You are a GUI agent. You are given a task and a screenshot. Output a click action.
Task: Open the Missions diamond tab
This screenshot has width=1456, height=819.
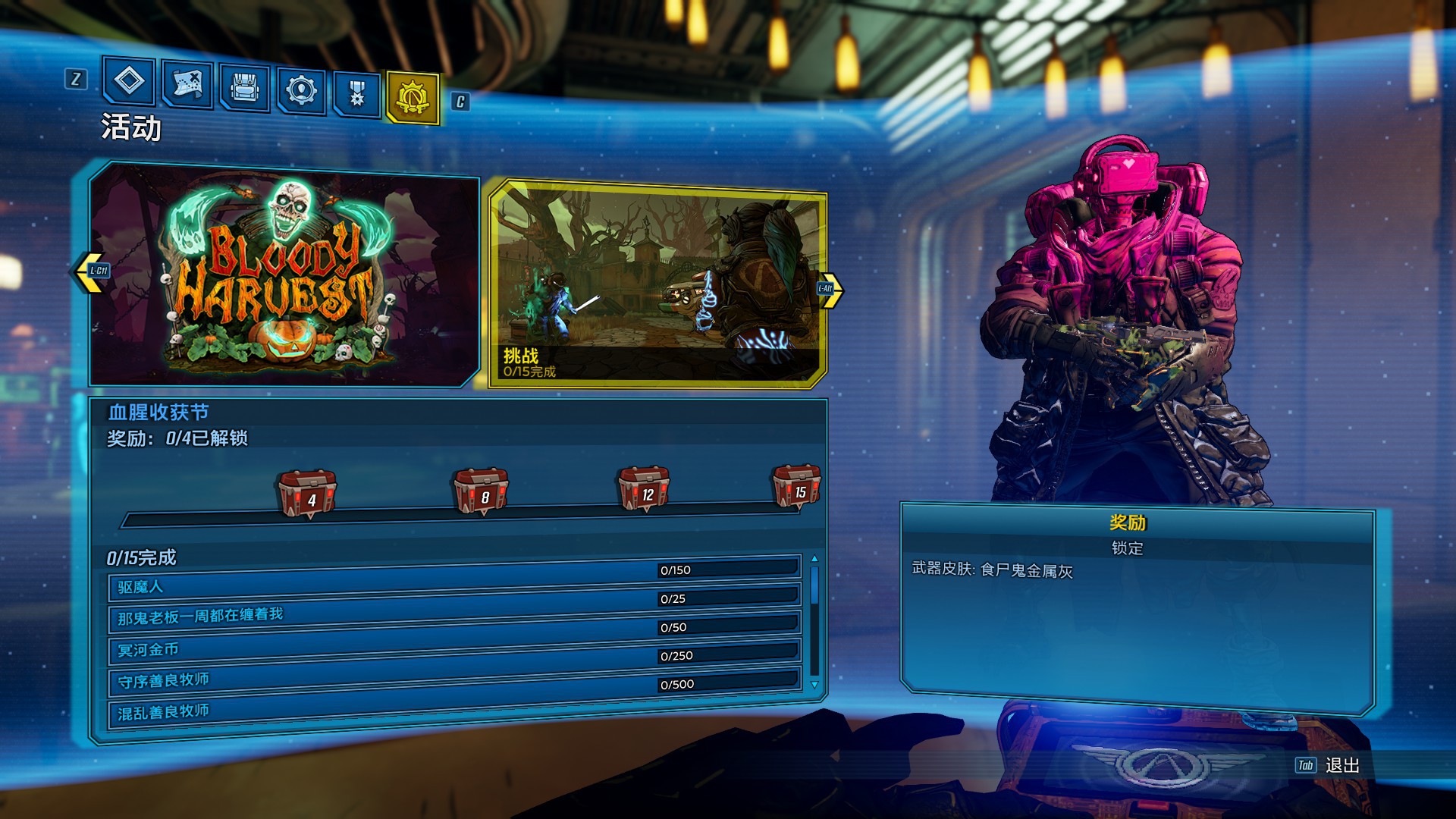click(x=129, y=81)
